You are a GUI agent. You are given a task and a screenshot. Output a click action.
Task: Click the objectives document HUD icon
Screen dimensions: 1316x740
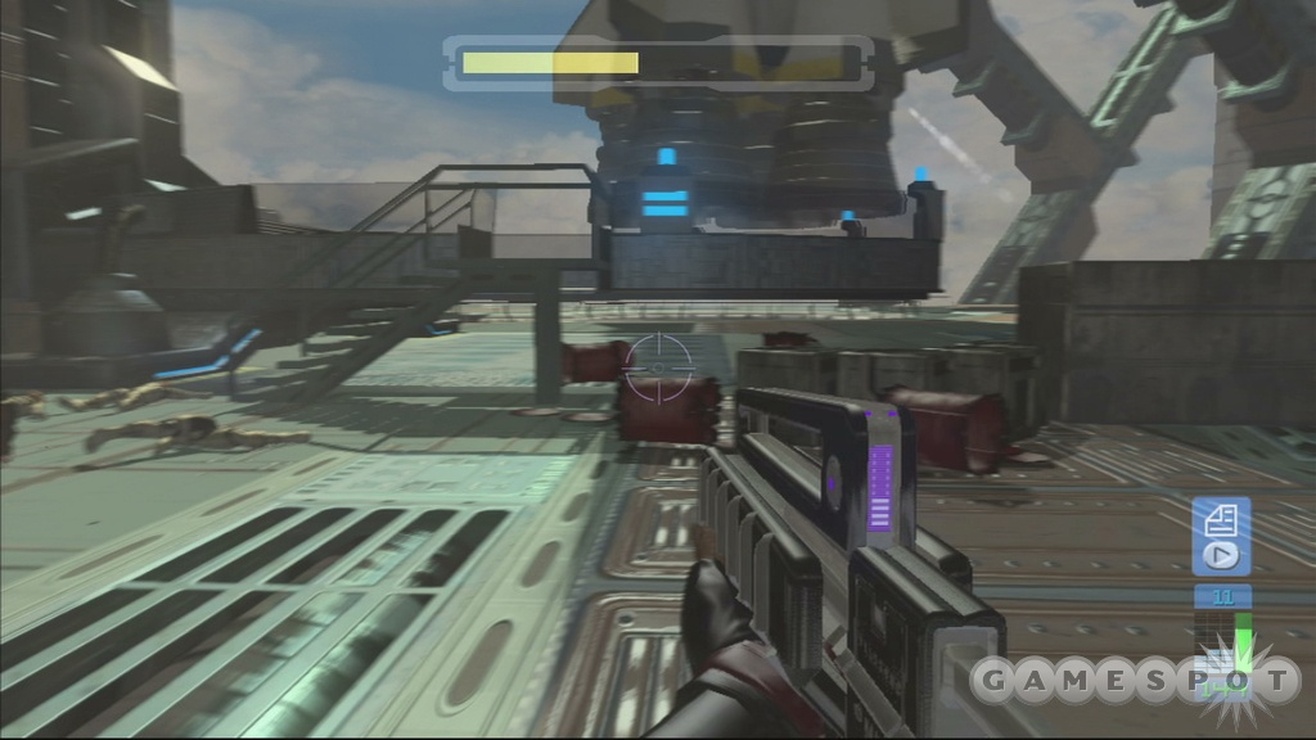pyautogui.click(x=1222, y=518)
